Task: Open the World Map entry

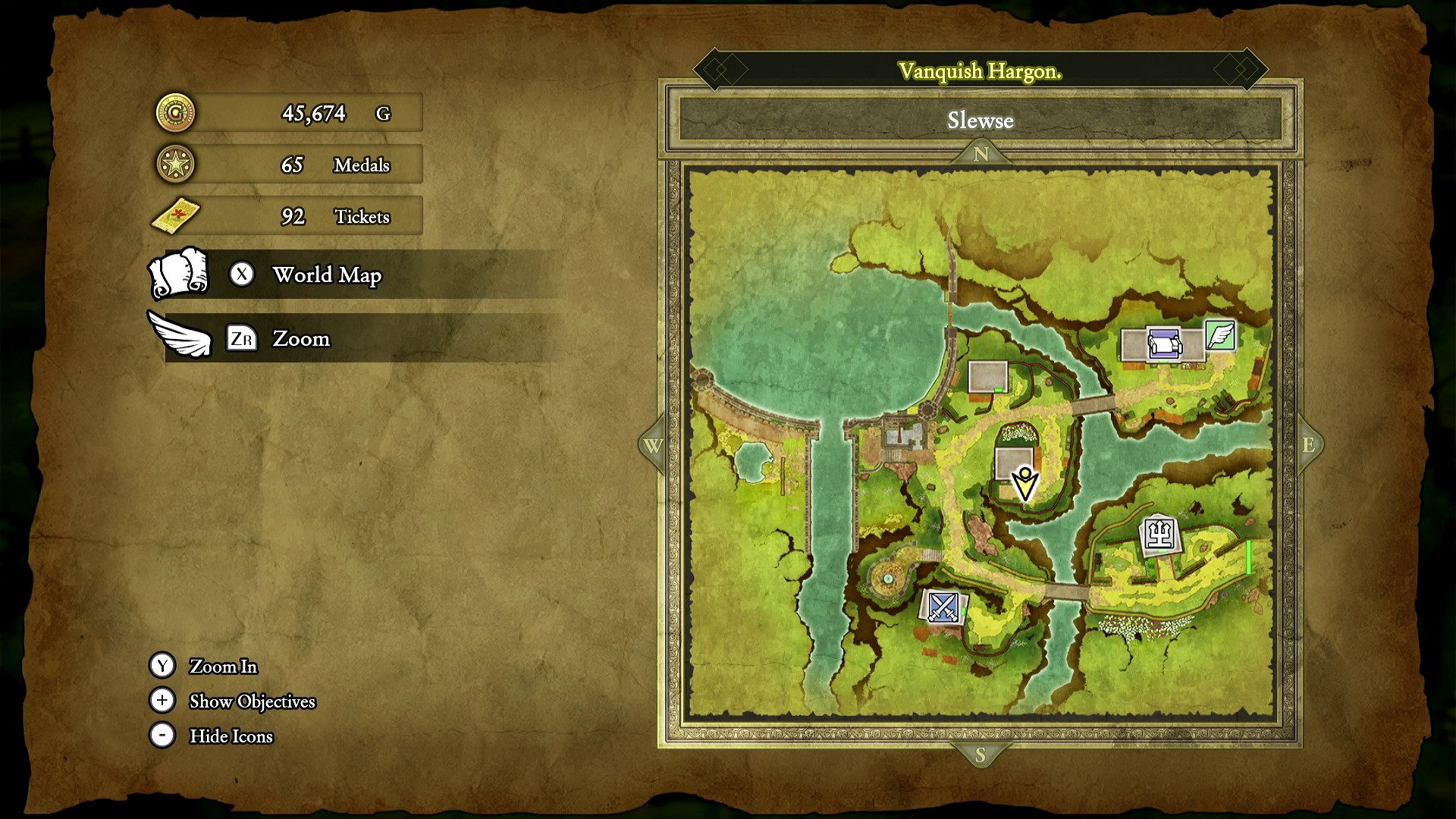Action: tap(326, 275)
